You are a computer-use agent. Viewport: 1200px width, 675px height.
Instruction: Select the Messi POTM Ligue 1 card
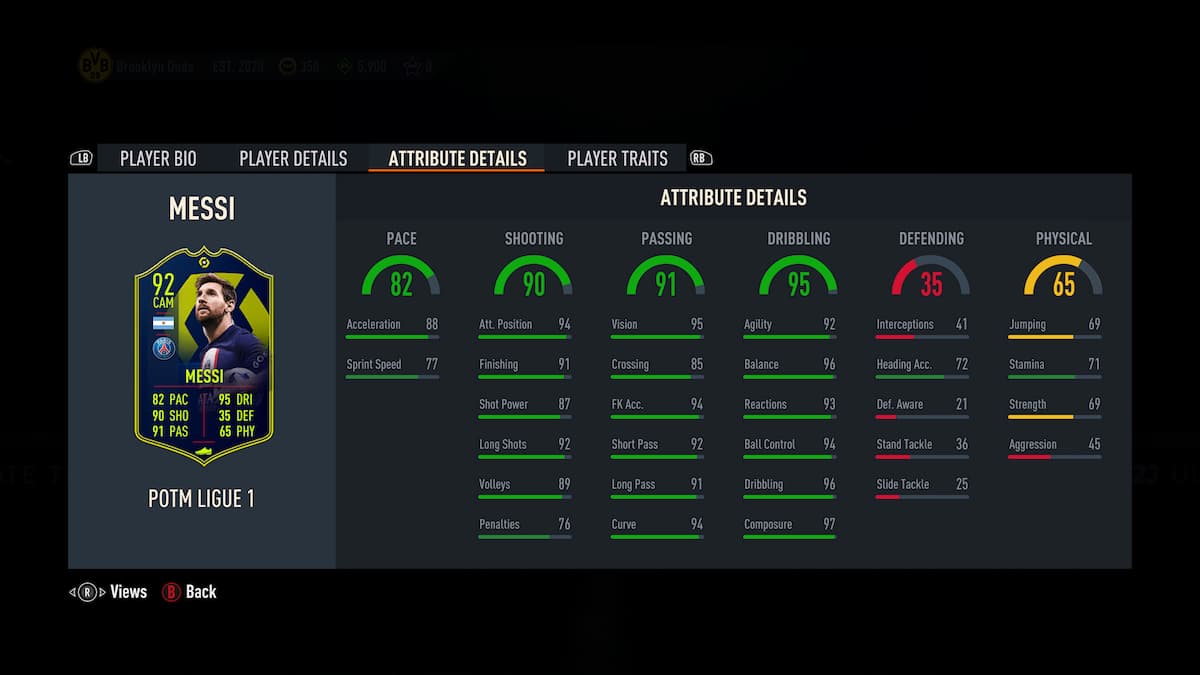(x=203, y=357)
